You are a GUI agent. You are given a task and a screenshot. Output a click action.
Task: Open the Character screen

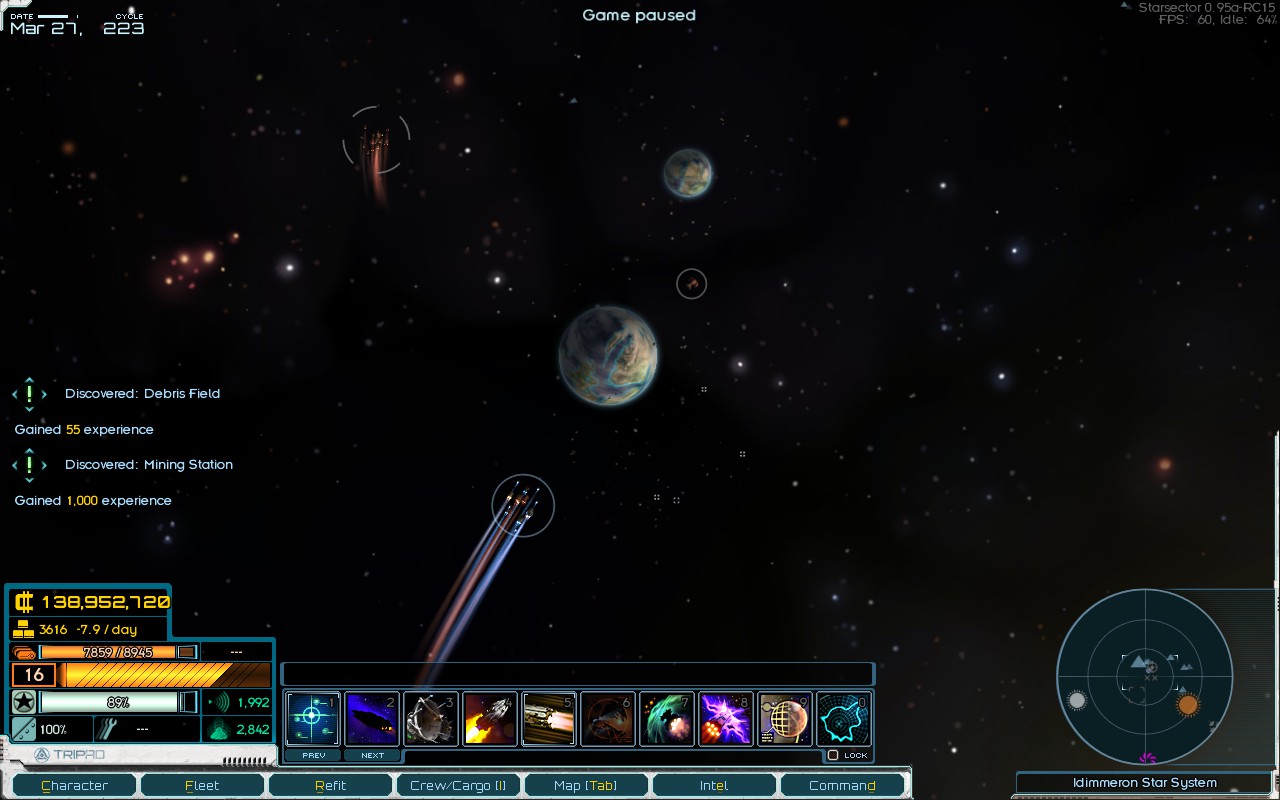[75, 785]
